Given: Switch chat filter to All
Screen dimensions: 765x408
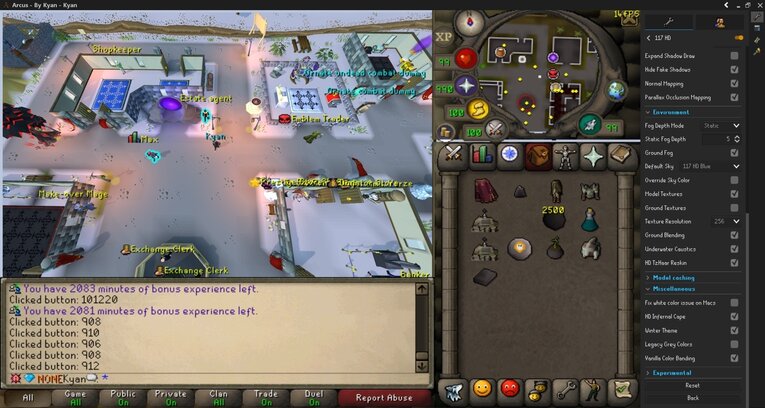Looking at the screenshot, I should click(x=27, y=397).
